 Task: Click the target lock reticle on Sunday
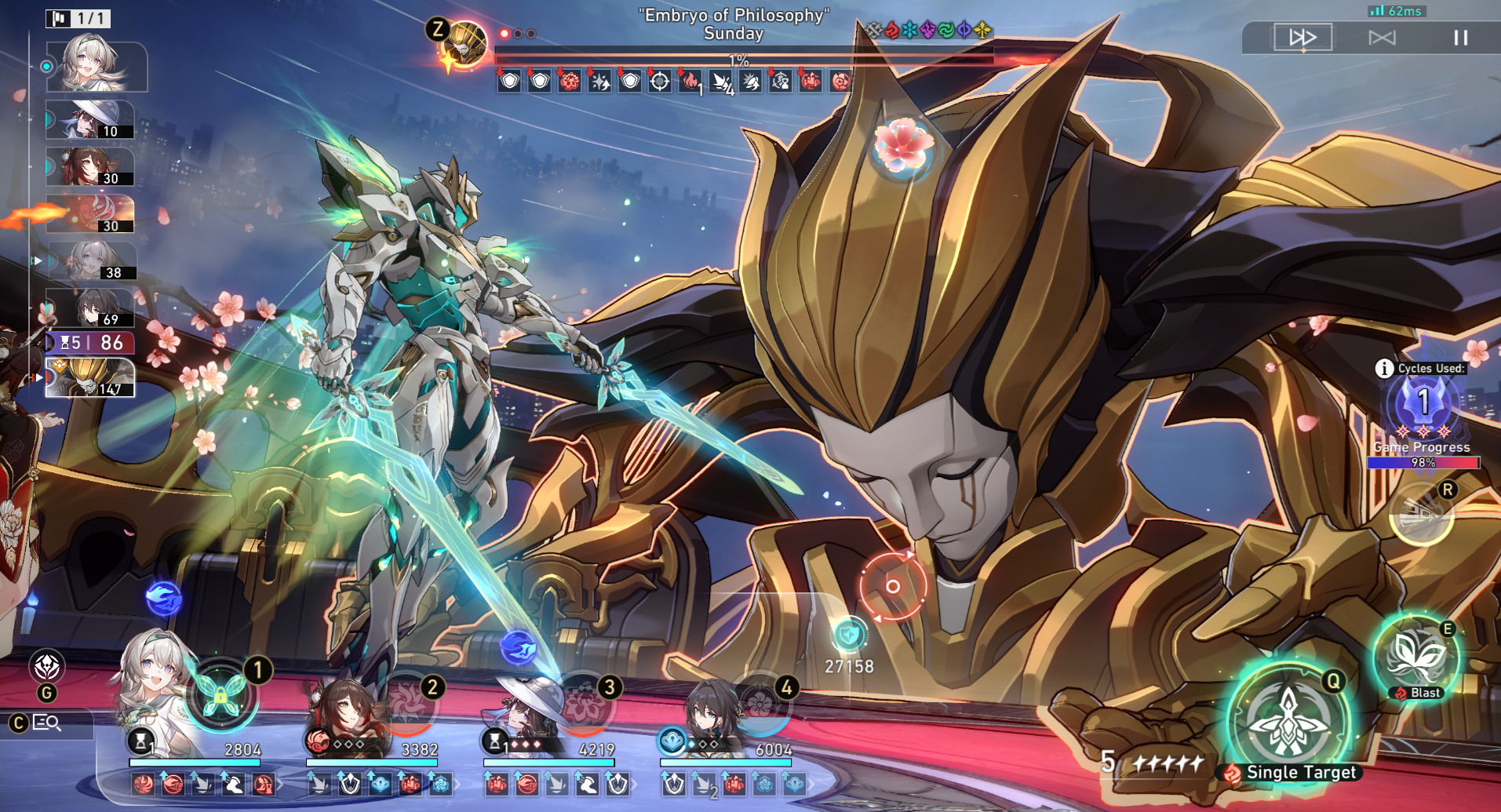[x=892, y=586]
